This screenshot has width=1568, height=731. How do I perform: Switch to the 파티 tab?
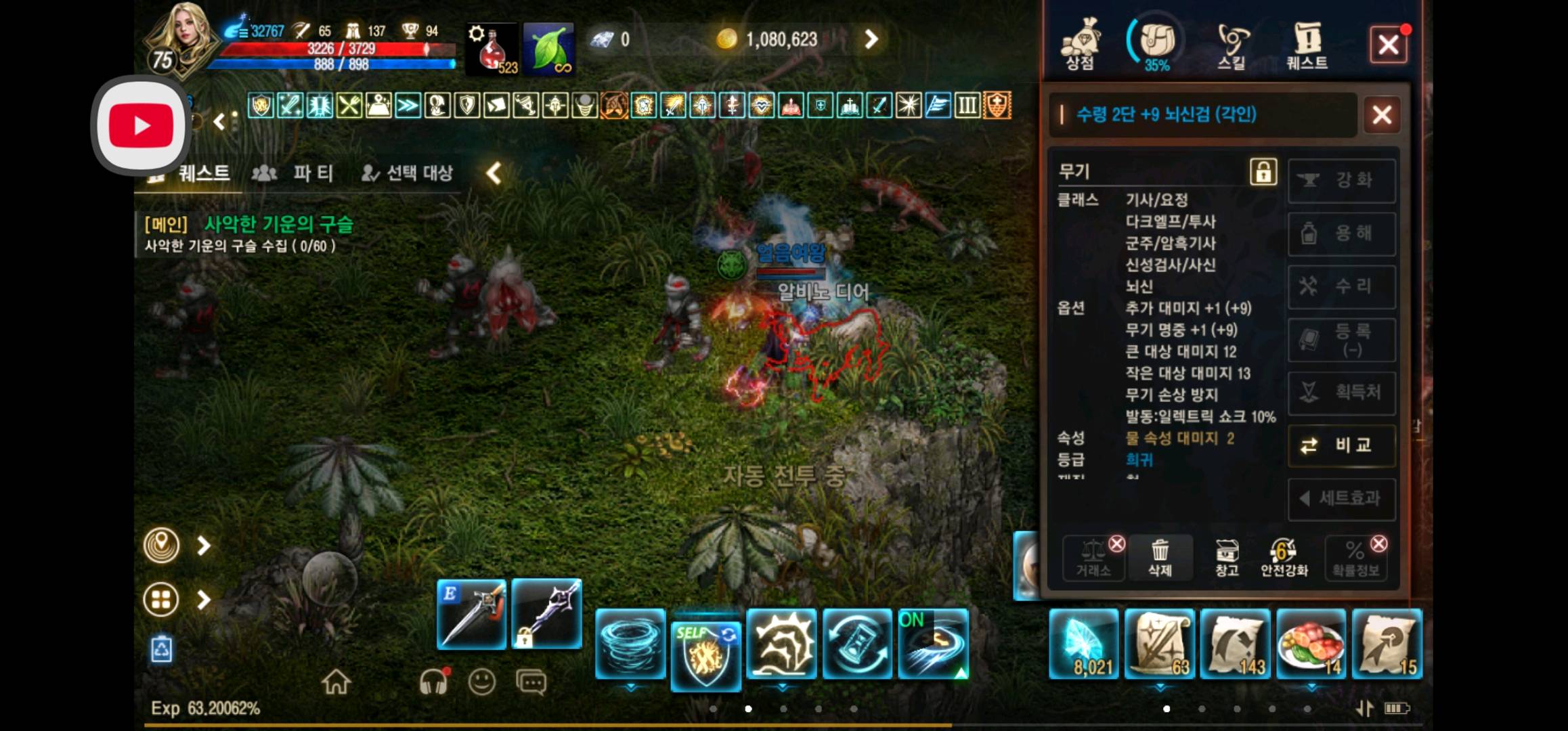tap(312, 173)
